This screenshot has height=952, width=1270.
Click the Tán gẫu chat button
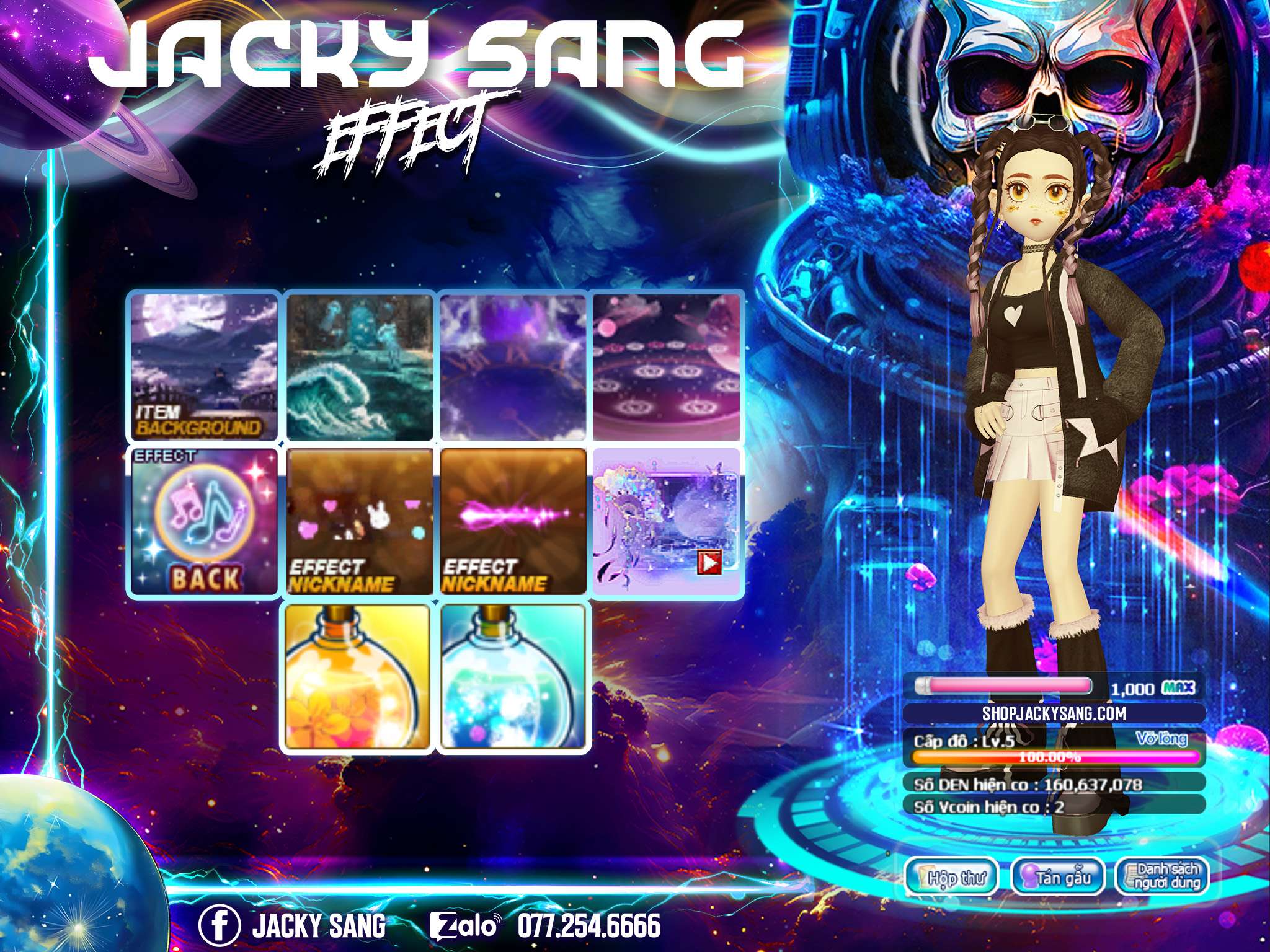[x=1058, y=876]
